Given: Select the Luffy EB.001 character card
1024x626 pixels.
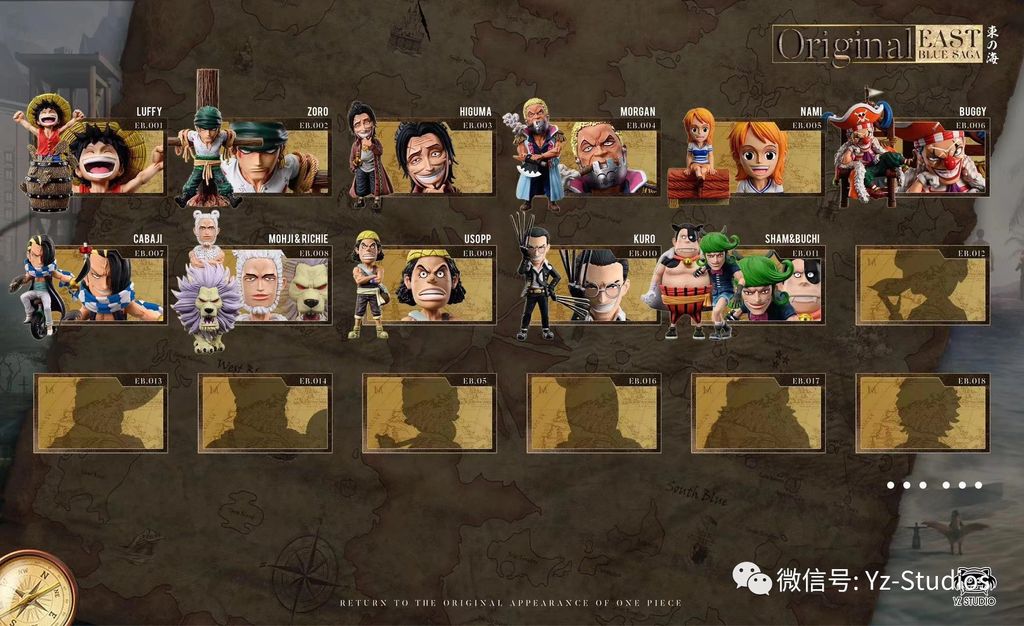Looking at the screenshot, I should 110,157.
